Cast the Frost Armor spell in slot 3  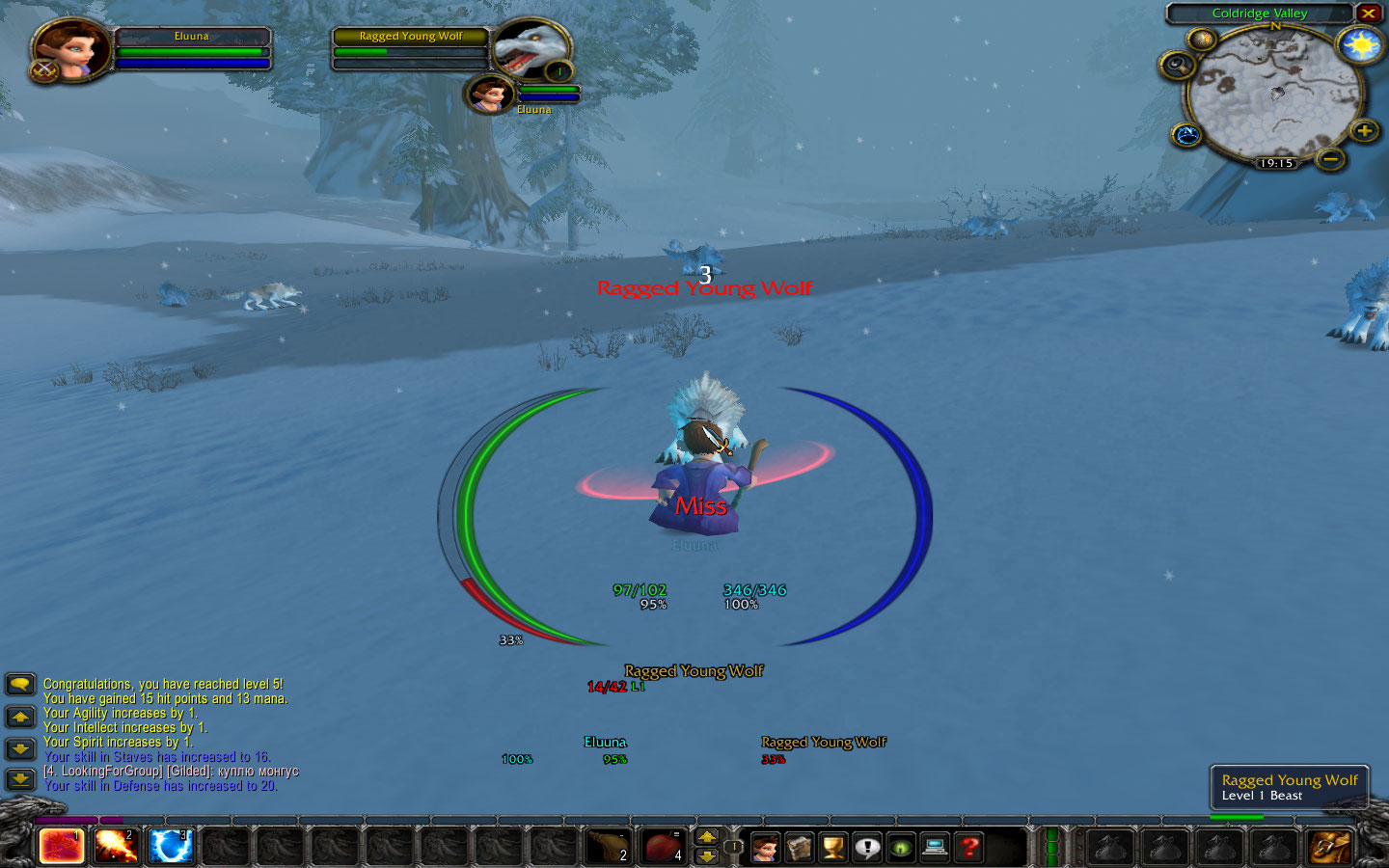point(171,847)
